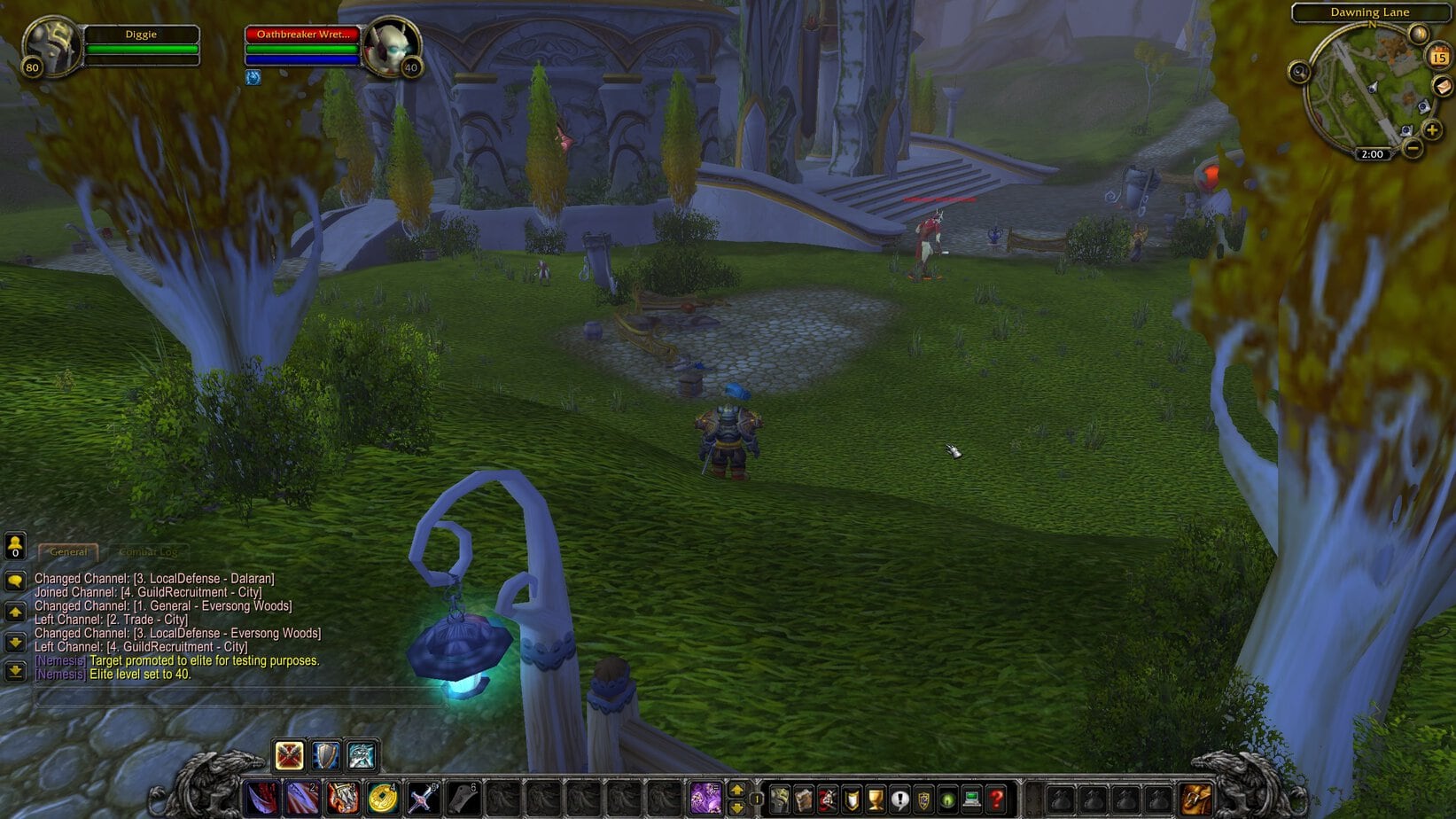Switch to the General chat tab
Viewport: 1456px width, 819px height.
68,551
